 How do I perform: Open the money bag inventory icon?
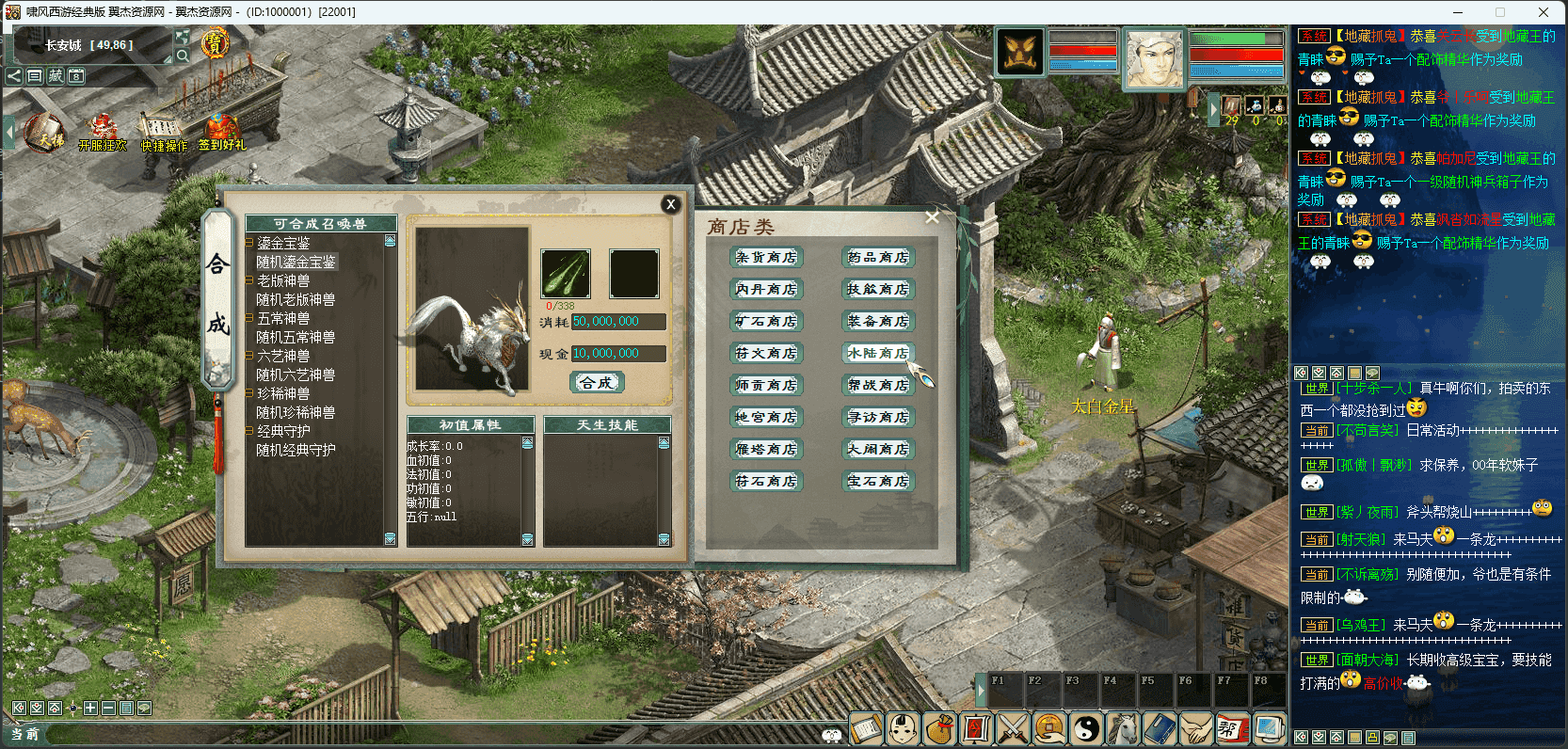tap(939, 728)
